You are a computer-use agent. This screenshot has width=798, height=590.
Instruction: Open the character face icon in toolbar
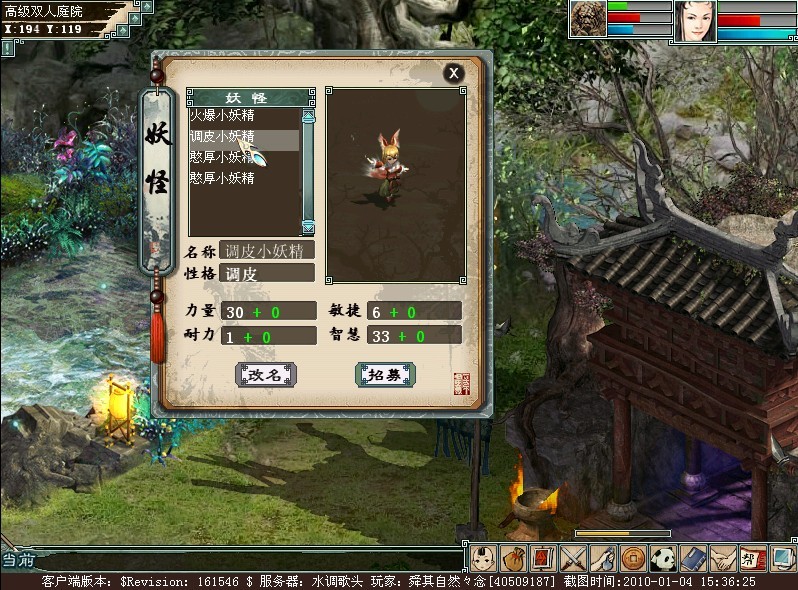[x=484, y=558]
